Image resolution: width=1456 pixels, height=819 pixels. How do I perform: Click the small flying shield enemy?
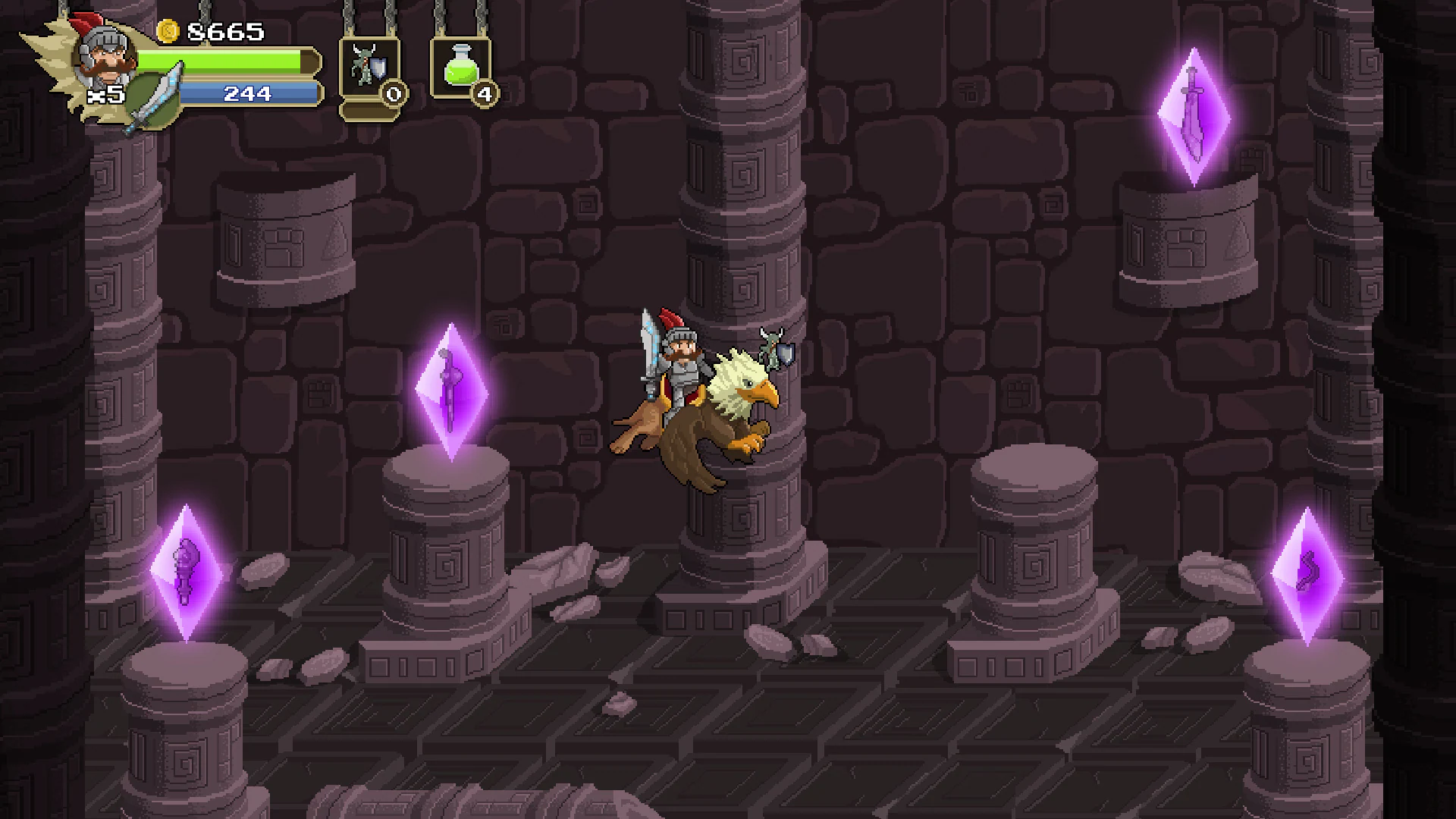click(x=772, y=353)
